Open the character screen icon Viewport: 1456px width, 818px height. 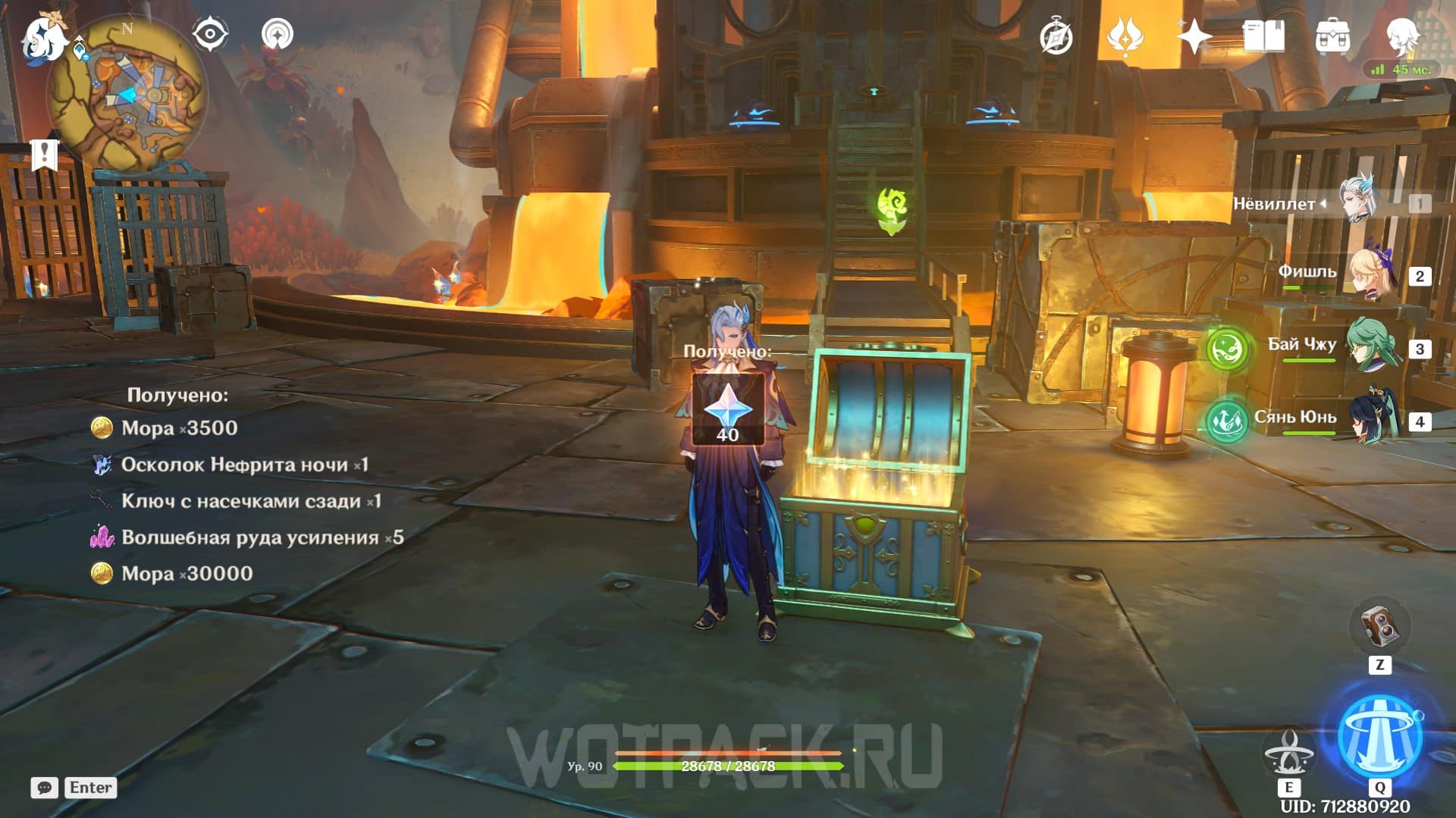point(1401,36)
